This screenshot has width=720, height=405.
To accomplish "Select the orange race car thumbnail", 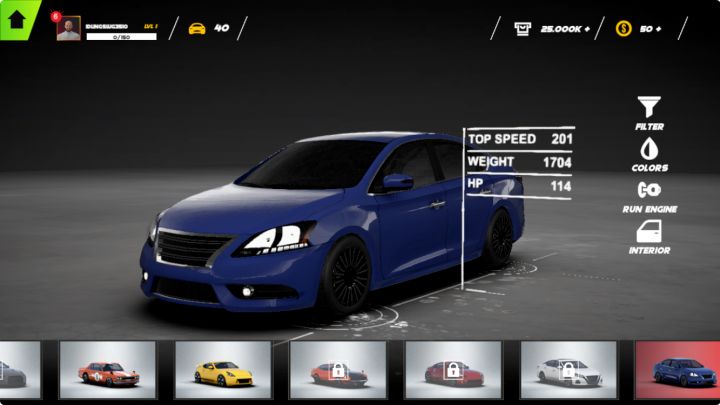I will [107, 370].
